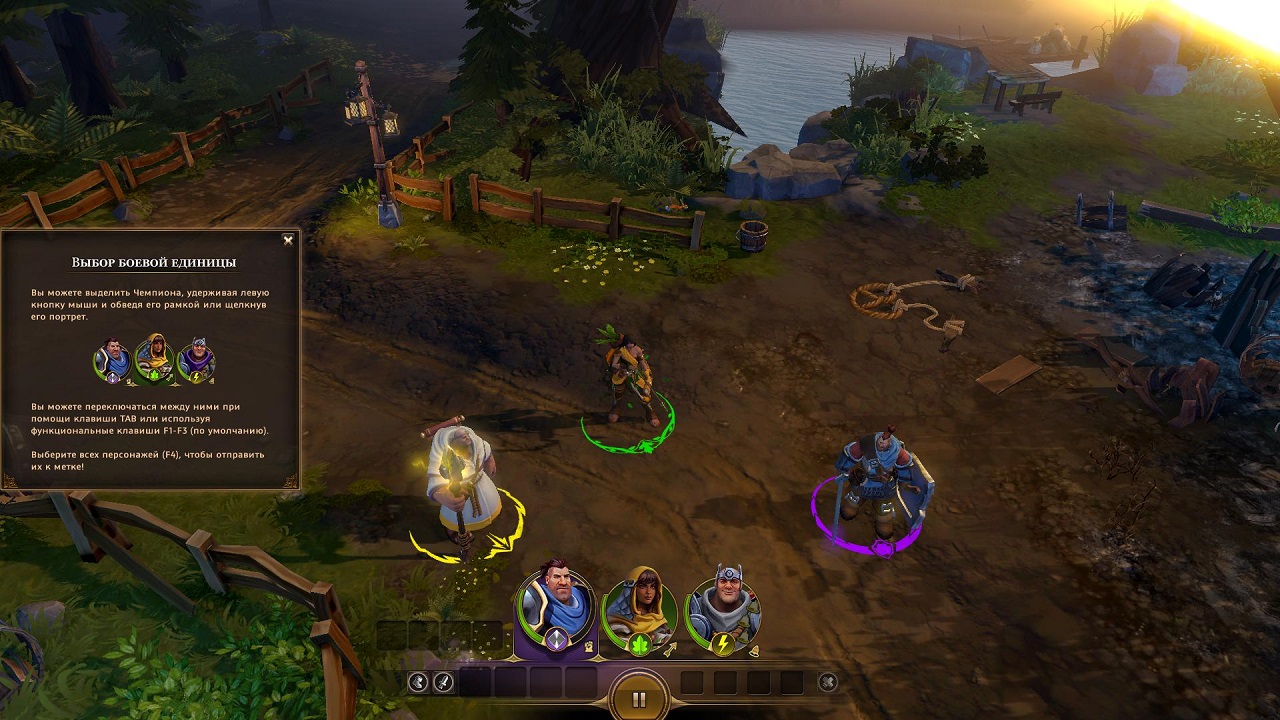Click the crossed-out X icon on the command bar
This screenshot has height=720, width=1280.
tap(828, 682)
